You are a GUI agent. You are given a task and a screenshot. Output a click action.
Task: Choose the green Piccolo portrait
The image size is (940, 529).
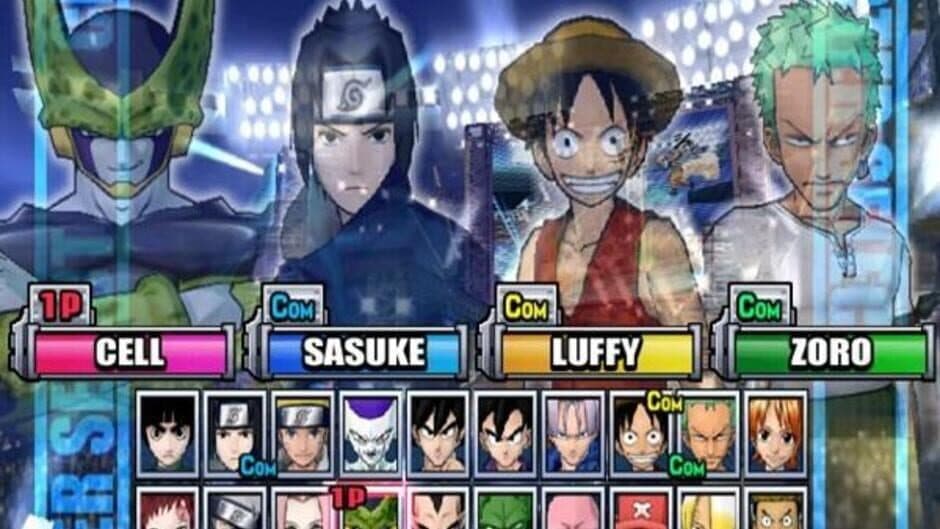point(506,510)
